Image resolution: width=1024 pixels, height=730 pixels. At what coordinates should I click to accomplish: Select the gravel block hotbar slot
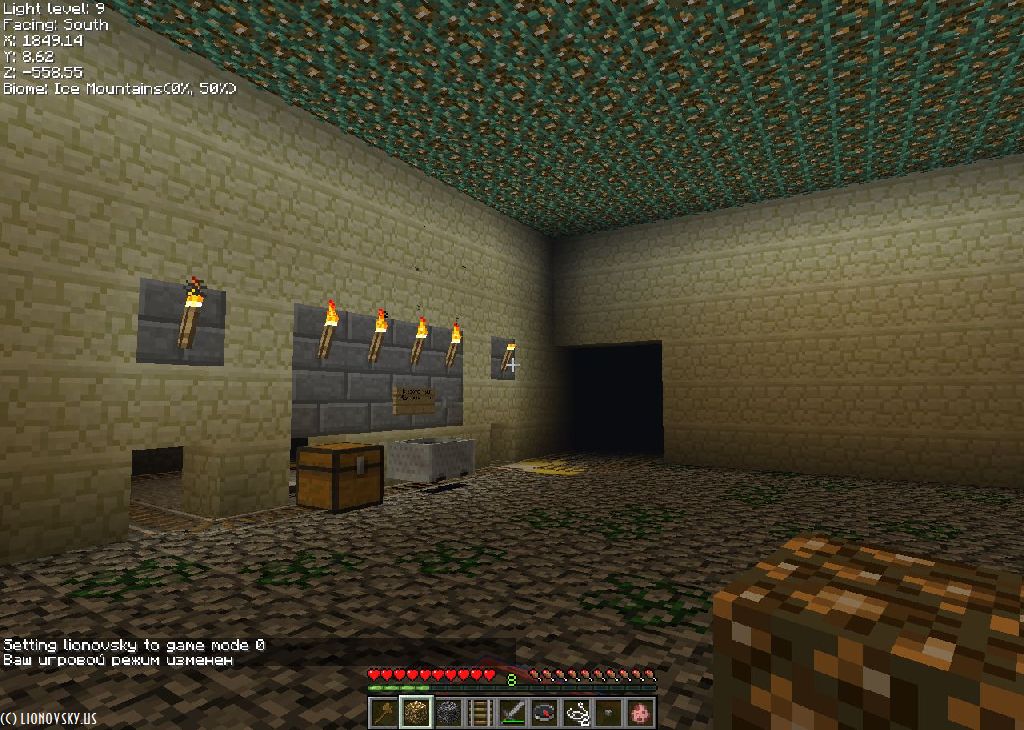[448, 712]
